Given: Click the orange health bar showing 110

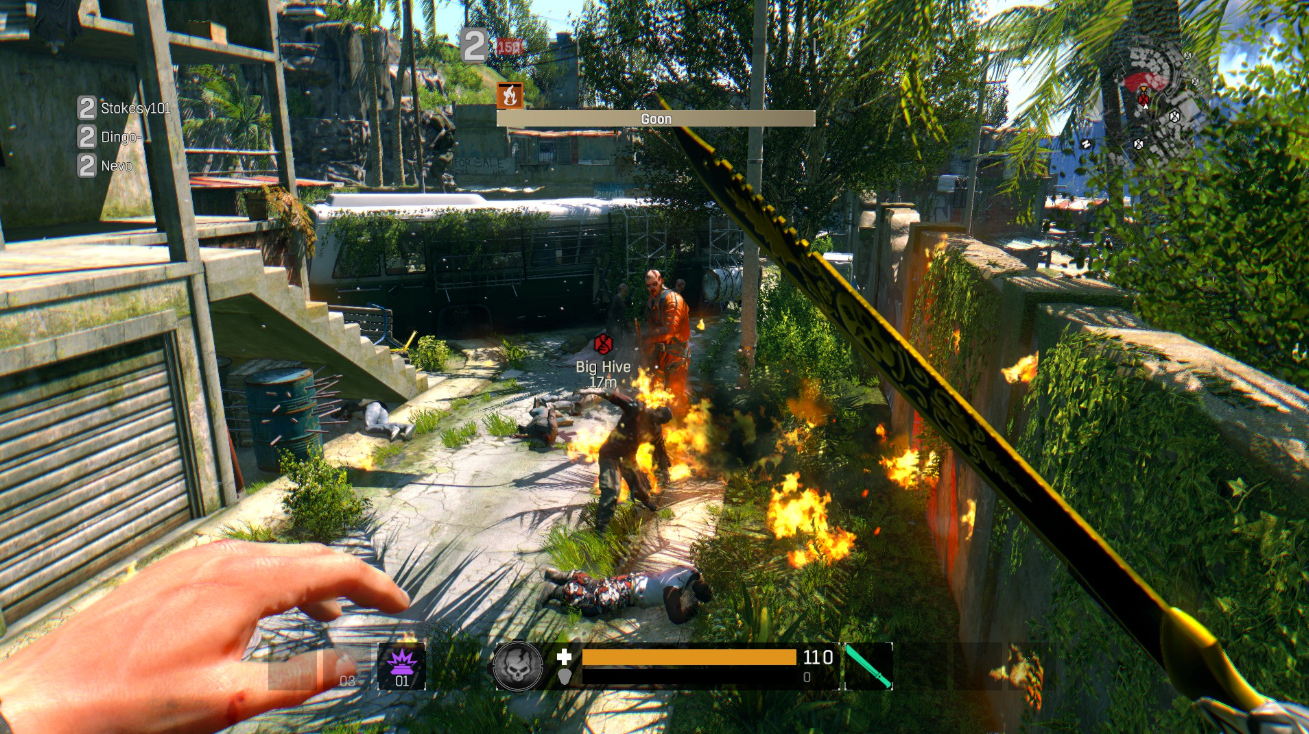Looking at the screenshot, I should pyautogui.click(x=690, y=656).
